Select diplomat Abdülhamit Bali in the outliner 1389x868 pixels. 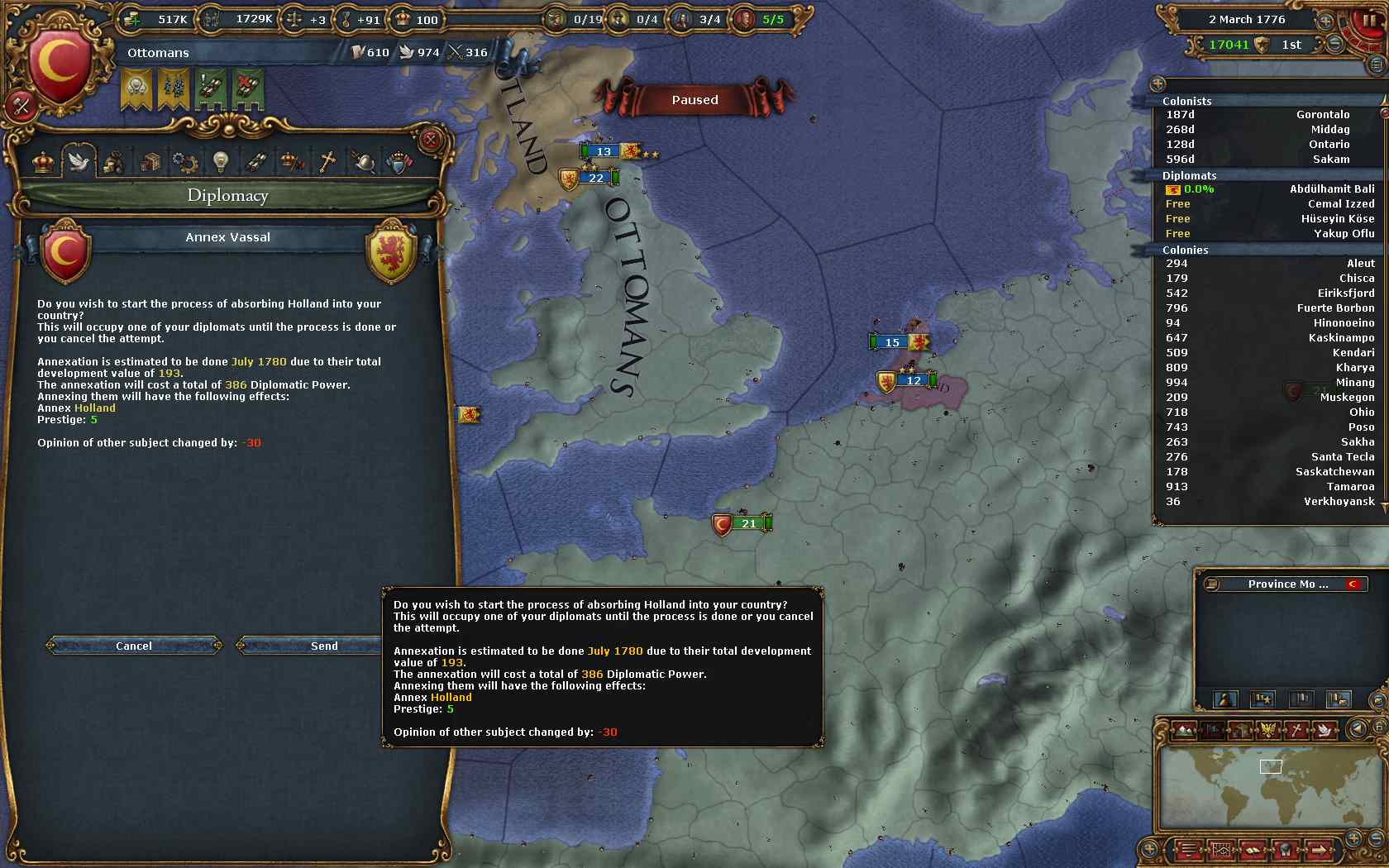1331,189
